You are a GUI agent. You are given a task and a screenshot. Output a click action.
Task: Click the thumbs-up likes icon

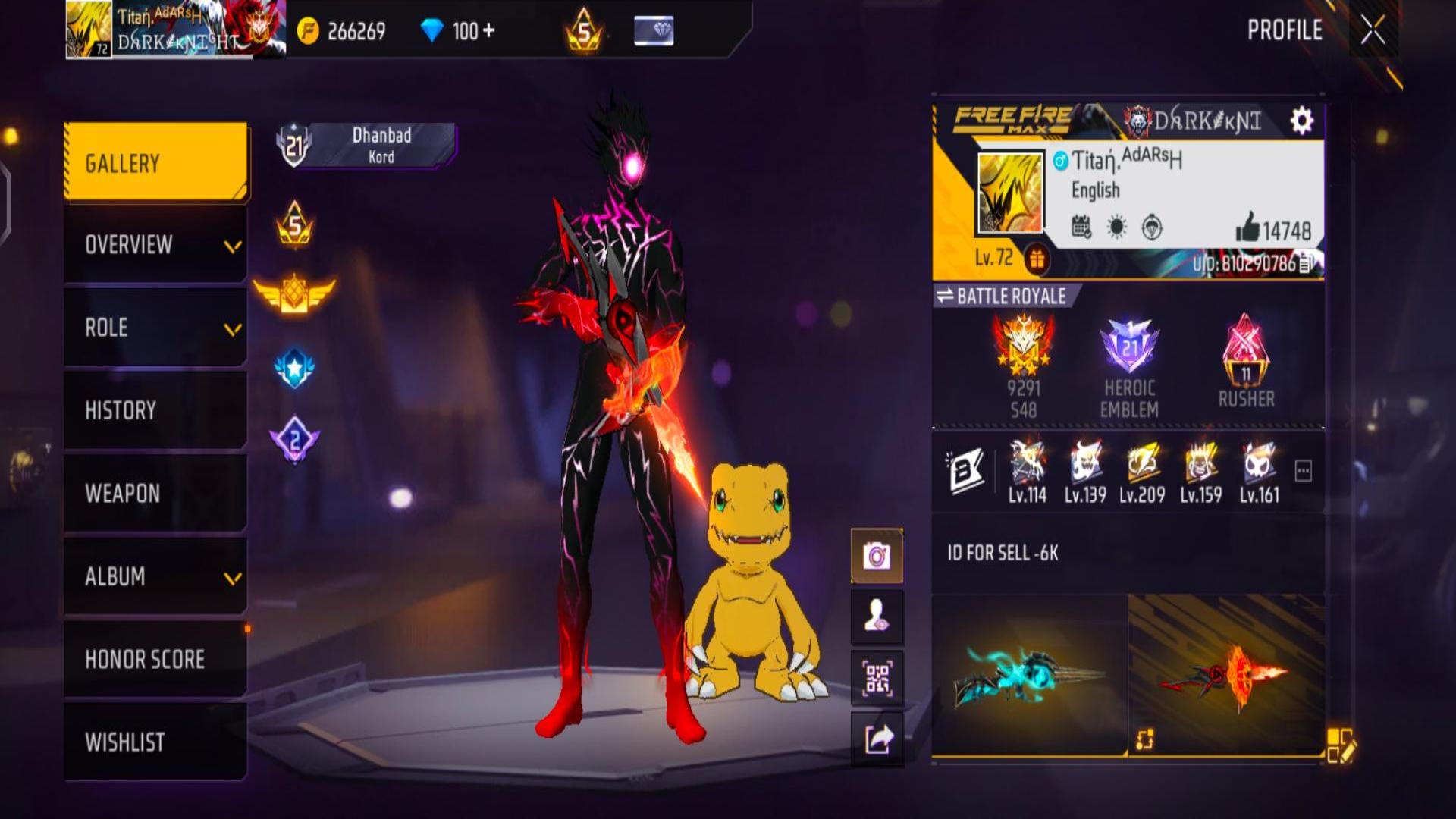(1247, 227)
